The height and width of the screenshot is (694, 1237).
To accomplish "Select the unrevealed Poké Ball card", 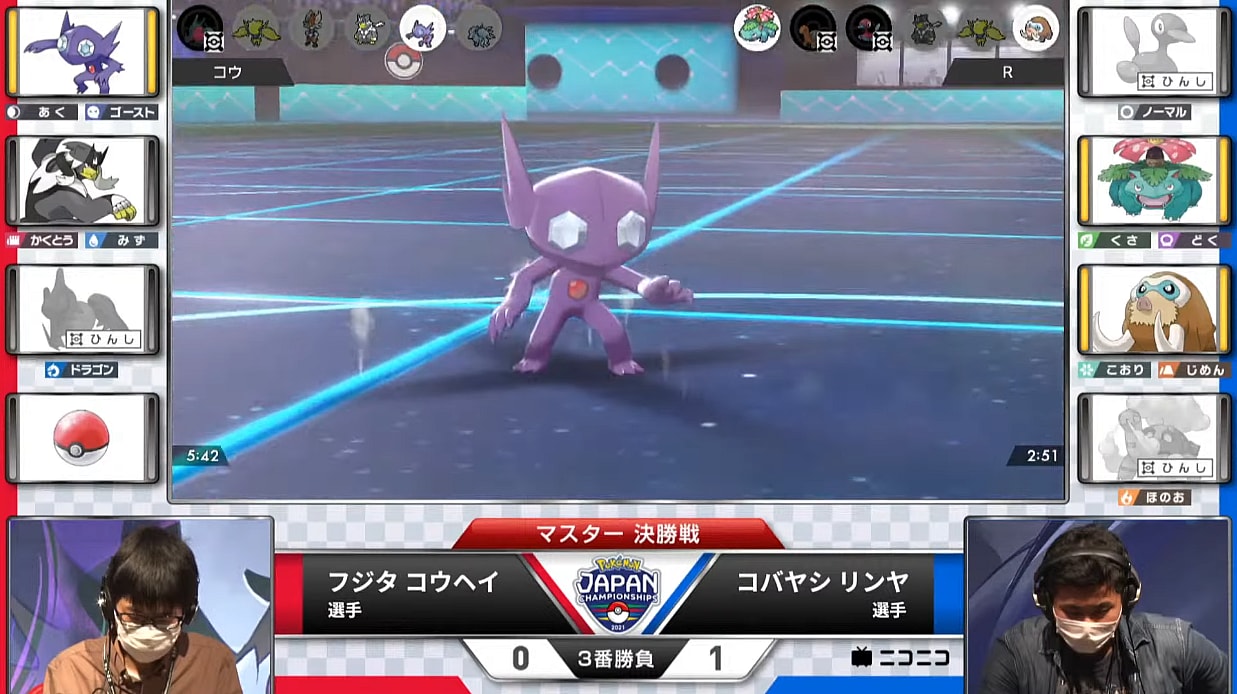I will (82, 438).
